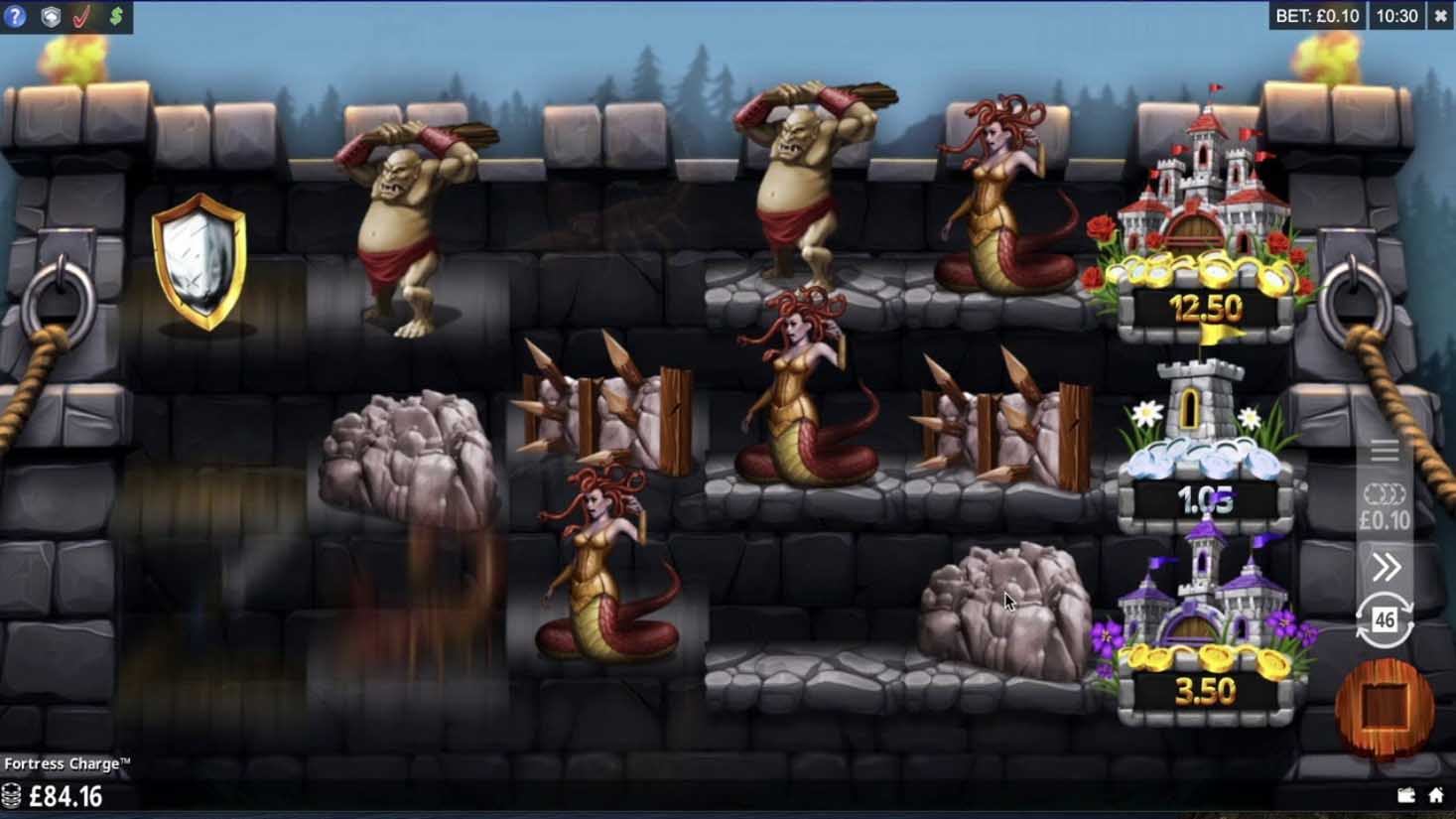Click the autoplay counter showing 46

tap(1385, 620)
